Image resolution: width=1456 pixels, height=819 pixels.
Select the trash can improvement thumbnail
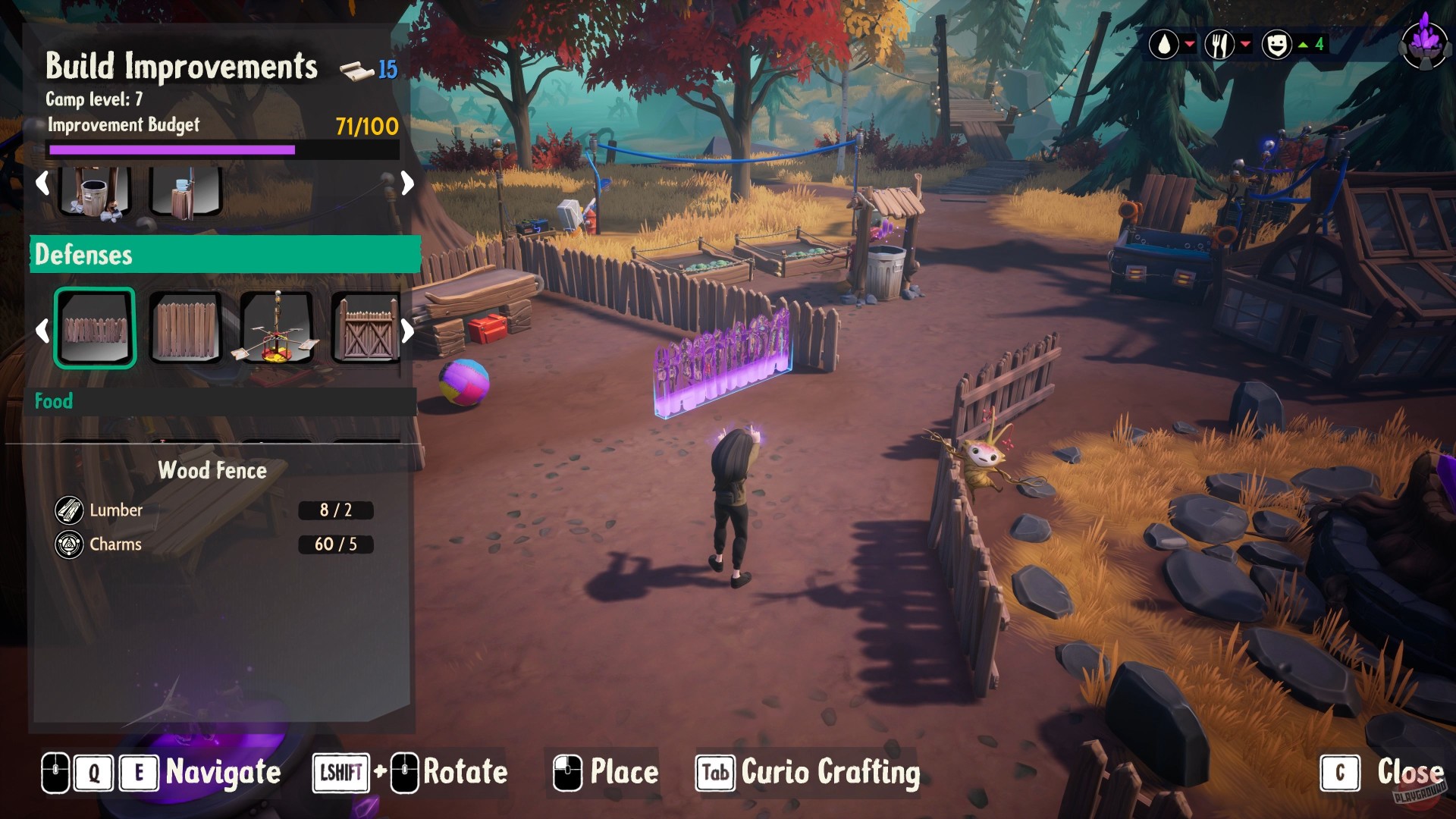(x=95, y=191)
